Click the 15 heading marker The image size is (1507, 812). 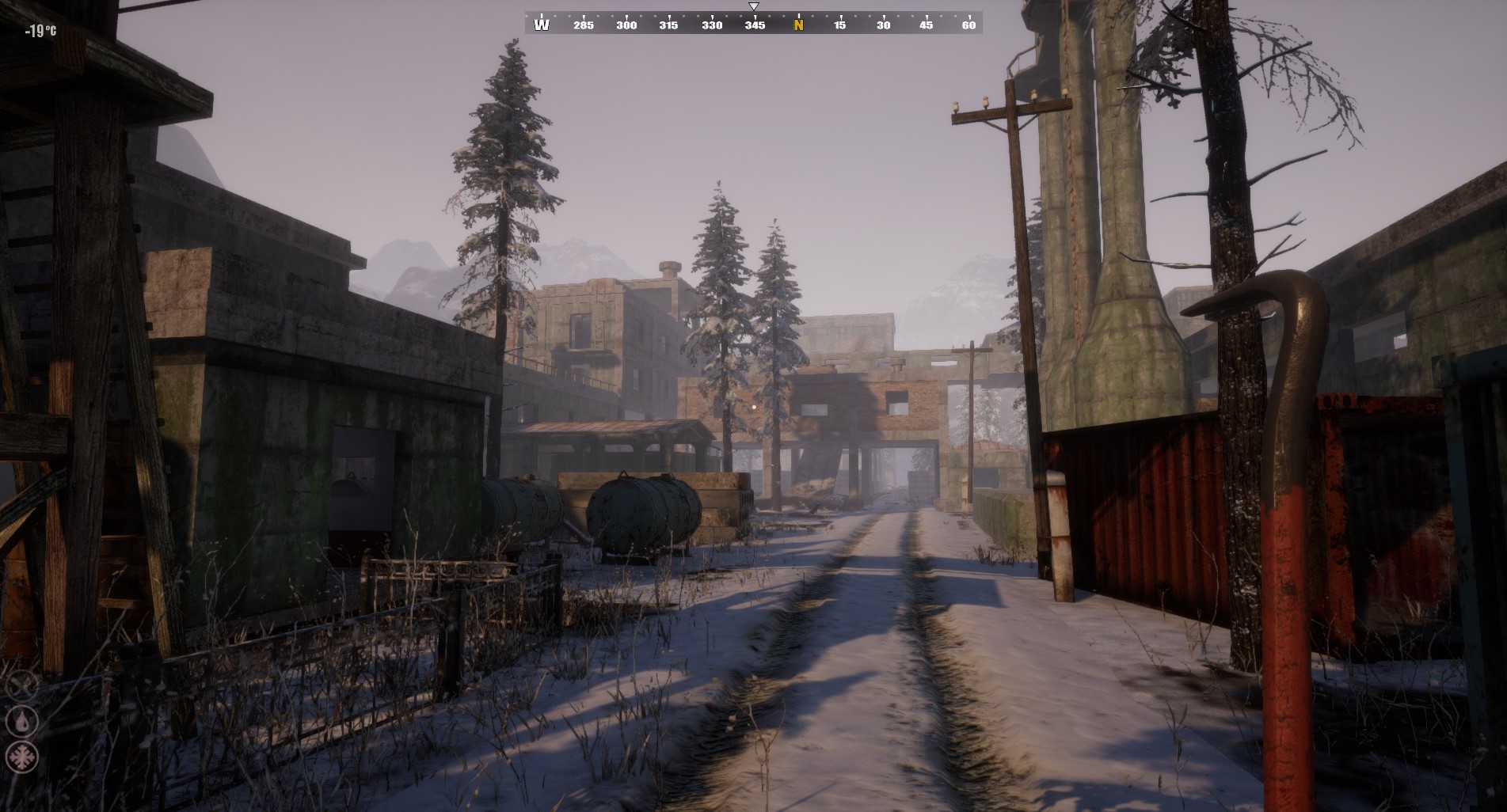pyautogui.click(x=839, y=25)
